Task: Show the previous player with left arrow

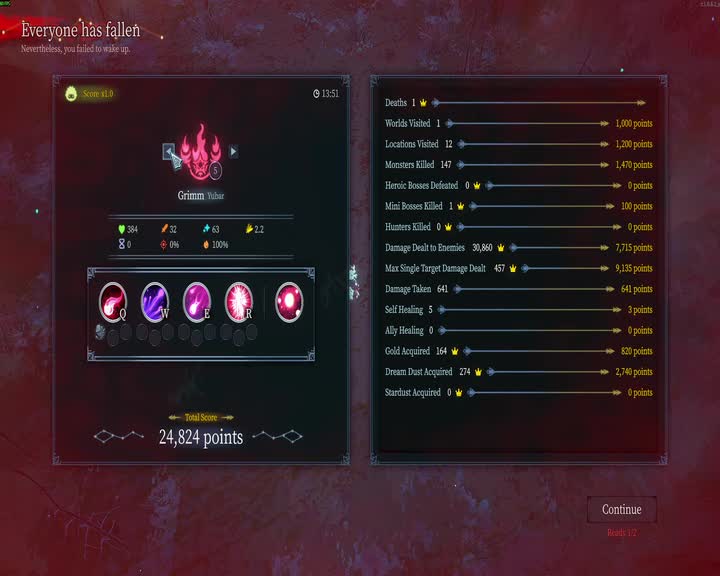Action: click(170, 152)
